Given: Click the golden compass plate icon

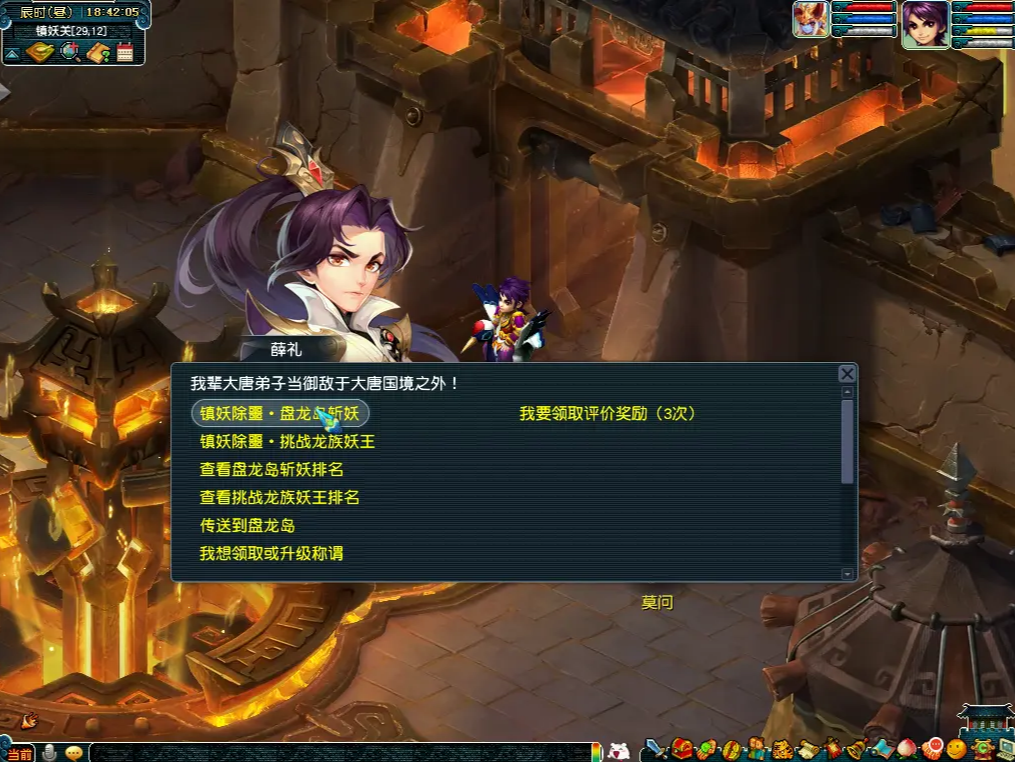Looking at the screenshot, I should pyautogui.click(x=39, y=52).
